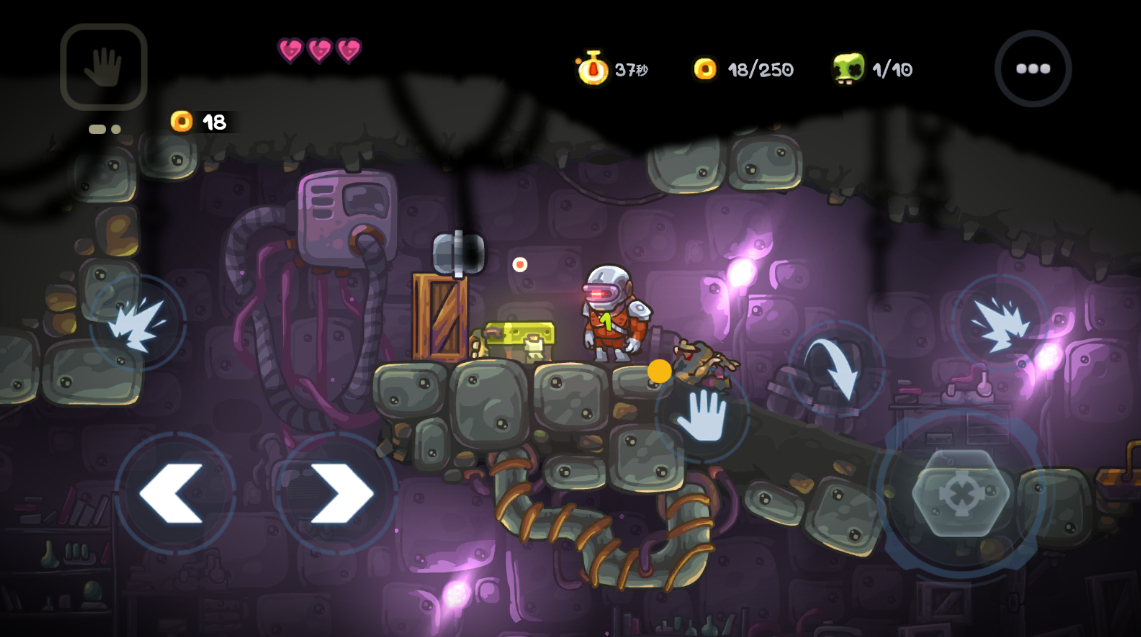Screen dimensions: 1141x637
Task: Tap the left arrow move button
Action: tap(176, 493)
